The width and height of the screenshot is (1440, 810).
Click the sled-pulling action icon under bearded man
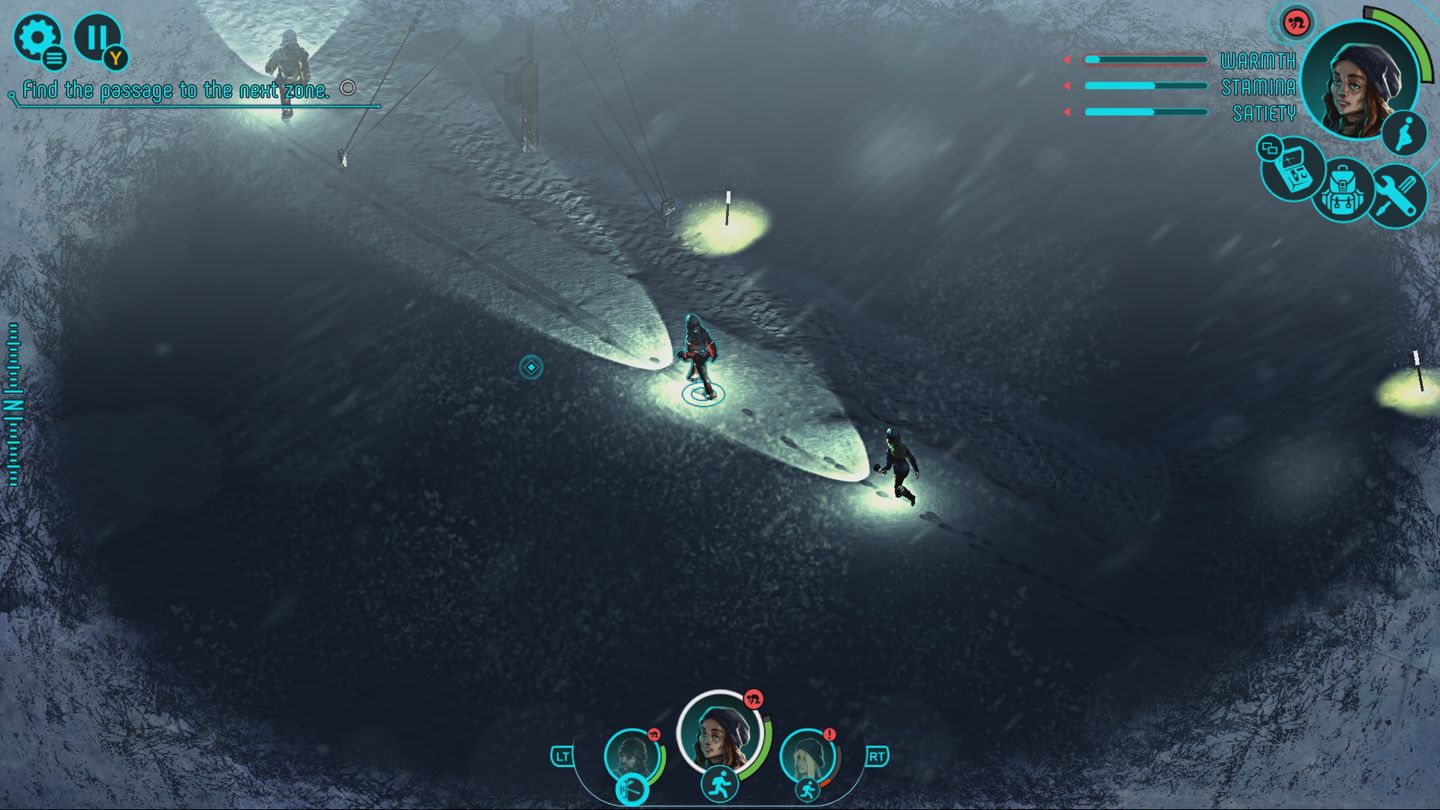click(x=632, y=790)
